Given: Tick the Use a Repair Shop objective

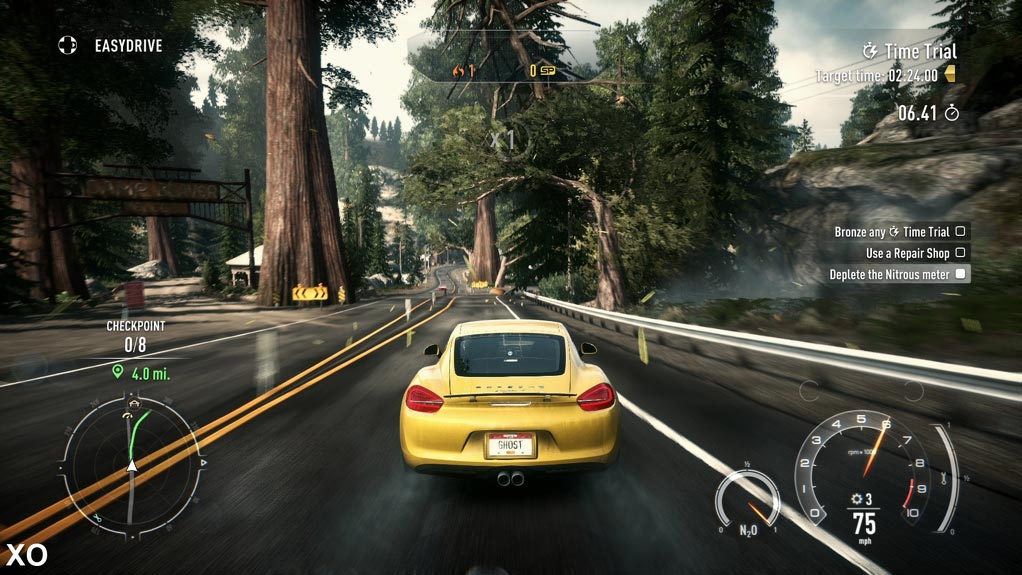Looking at the screenshot, I should click(x=915, y=253).
